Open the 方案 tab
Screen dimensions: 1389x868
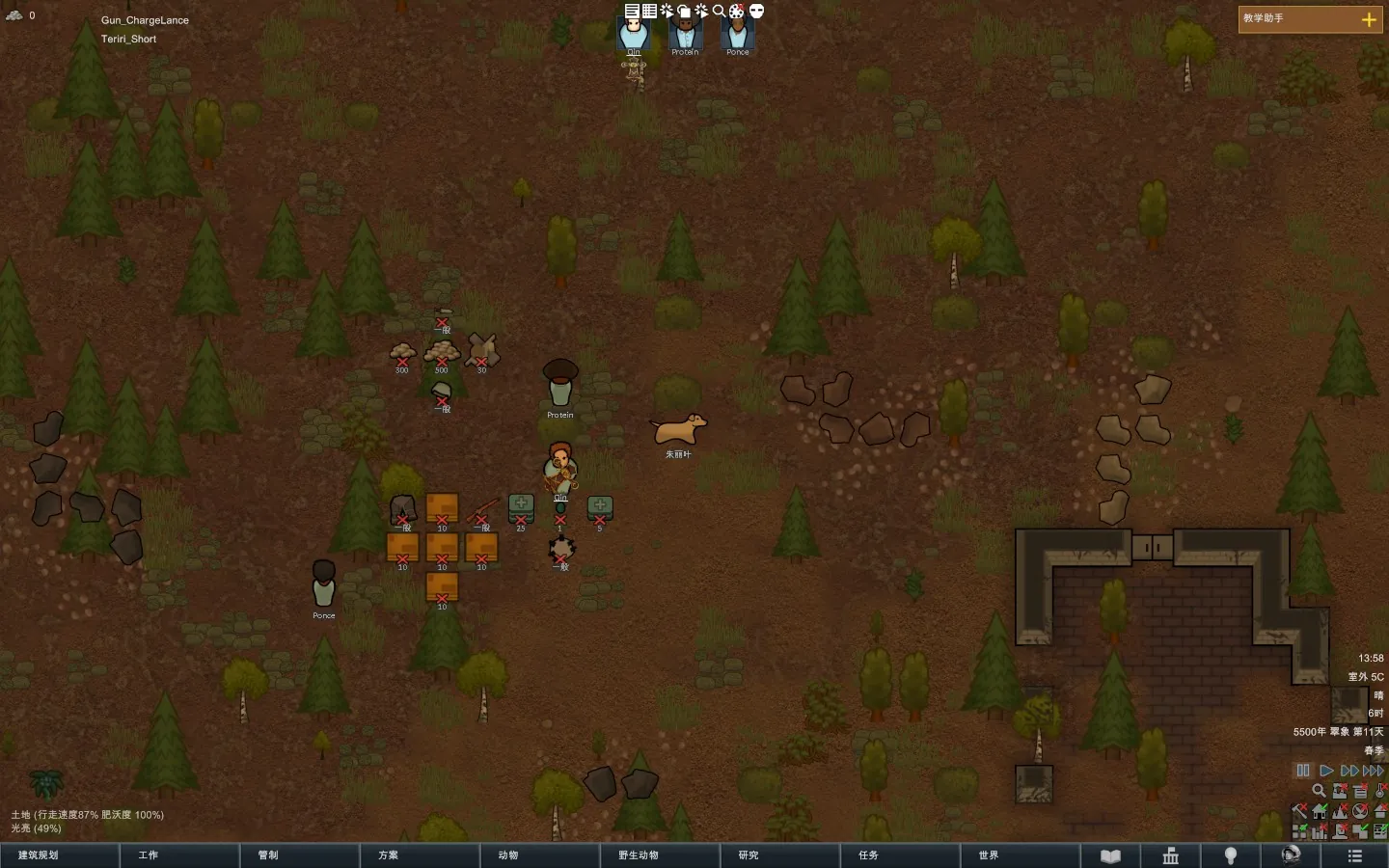click(419, 855)
